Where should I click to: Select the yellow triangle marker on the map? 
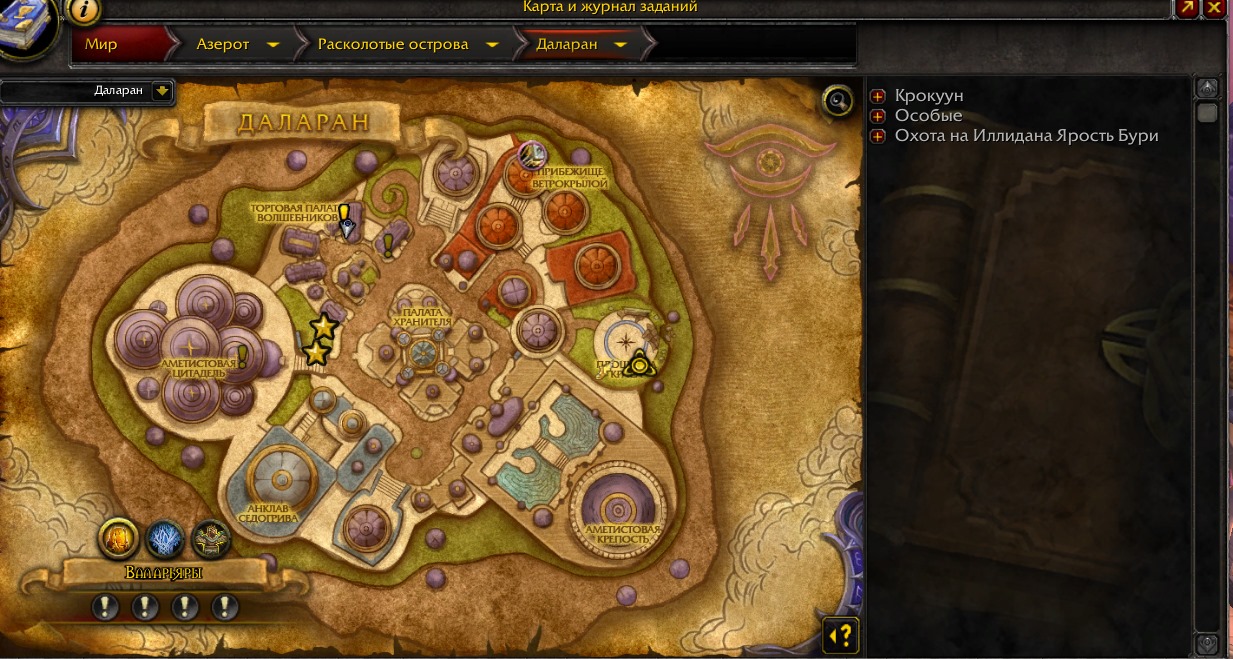[x=637, y=364]
